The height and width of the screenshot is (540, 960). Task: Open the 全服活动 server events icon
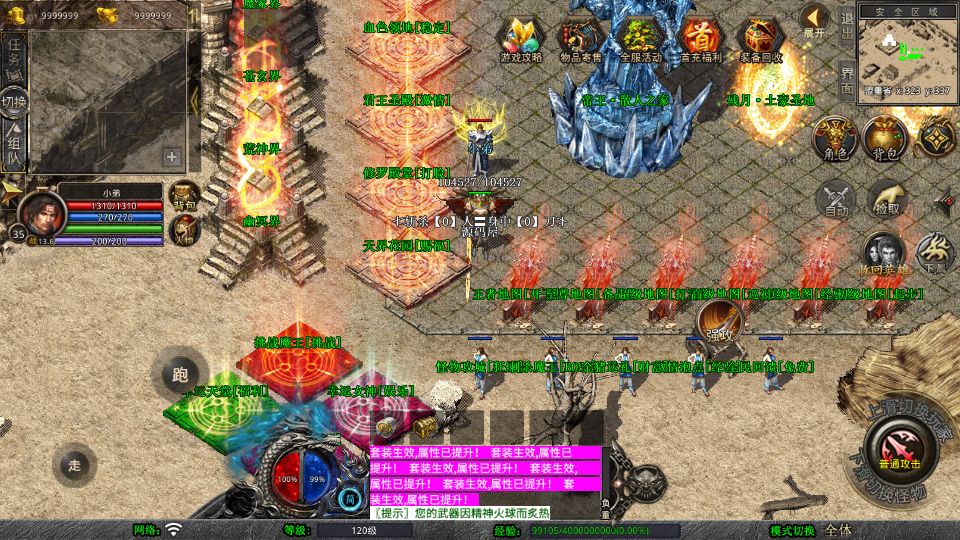pyautogui.click(x=640, y=39)
